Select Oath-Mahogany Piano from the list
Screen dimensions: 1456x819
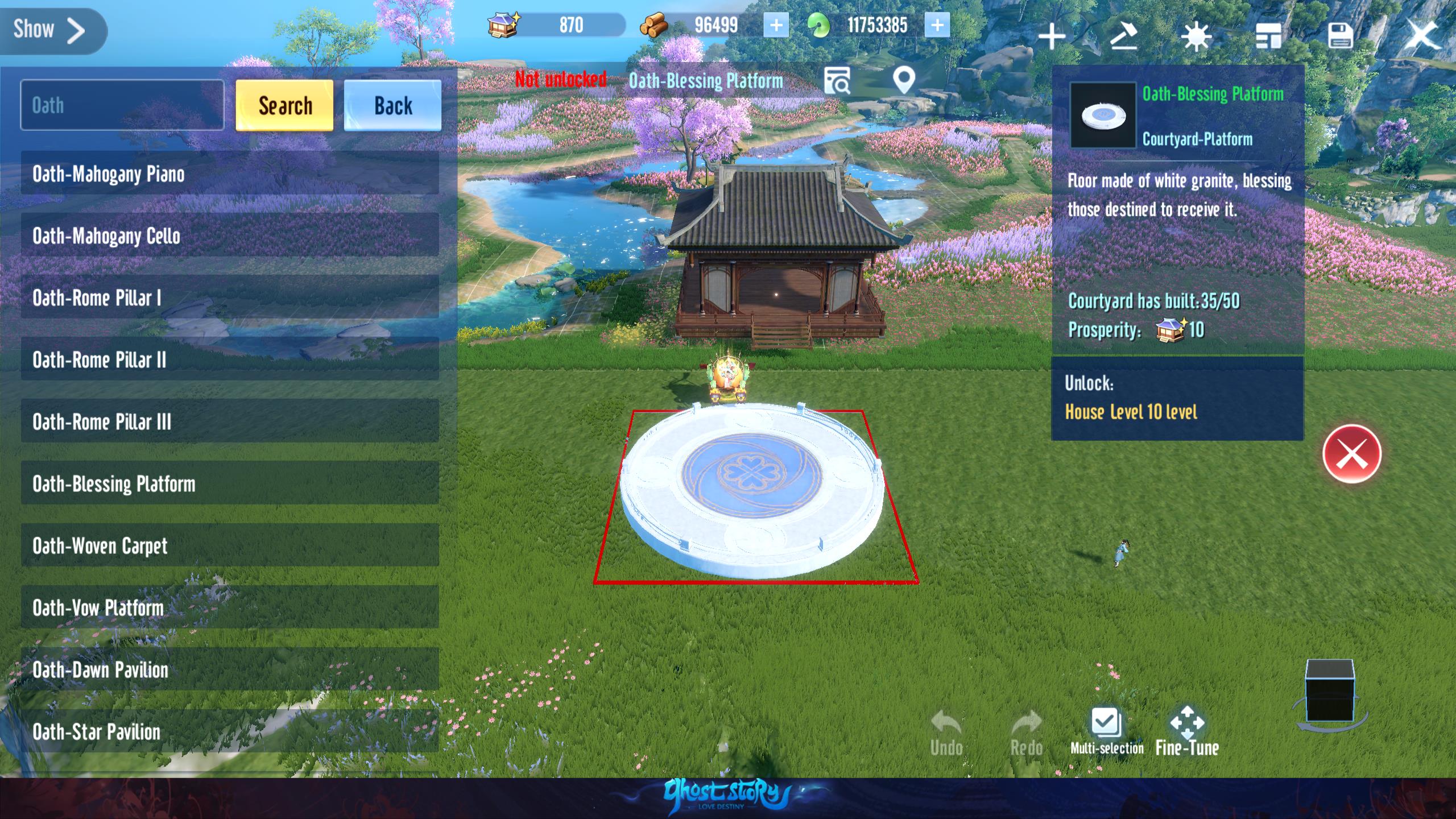[230, 173]
